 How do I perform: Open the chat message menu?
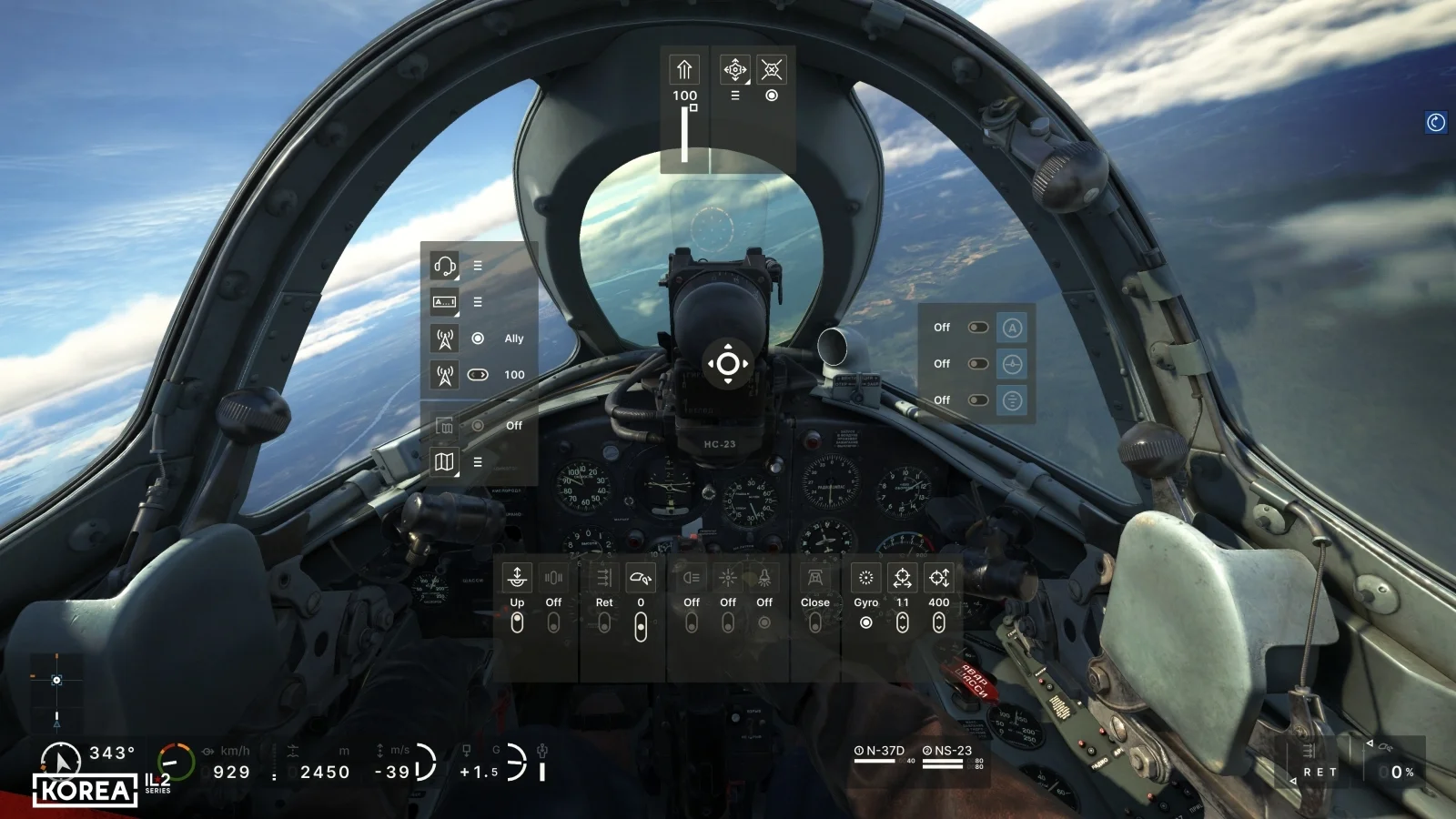pyautogui.click(x=444, y=302)
